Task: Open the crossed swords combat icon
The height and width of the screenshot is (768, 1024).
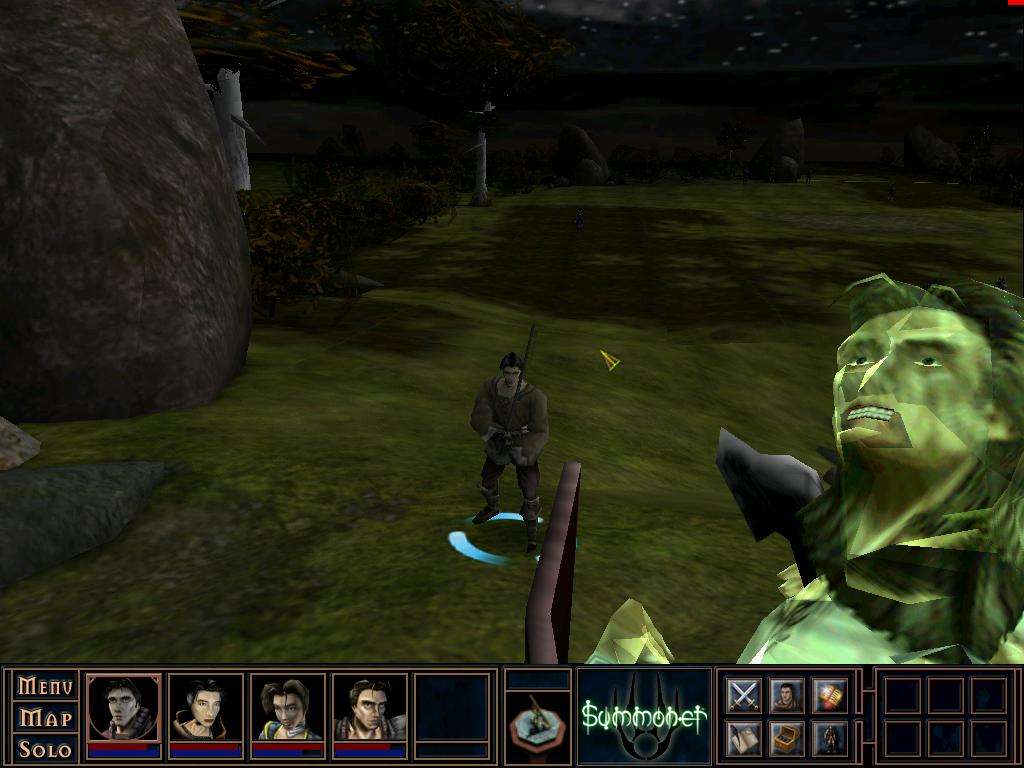Action: click(744, 695)
